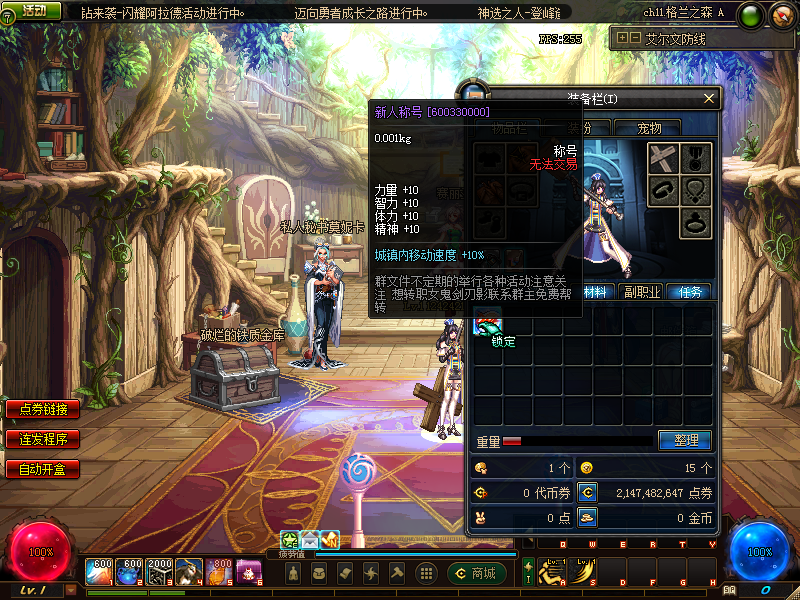Click the 连发程序 button
Viewport: 800px width, 600px height.
pos(43,439)
